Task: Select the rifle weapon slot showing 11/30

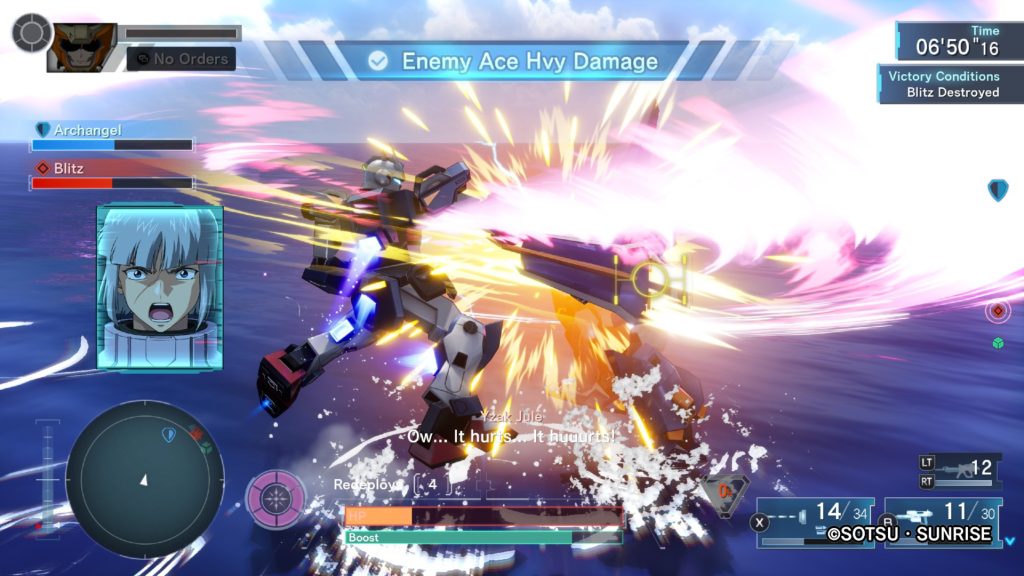Action: click(943, 521)
